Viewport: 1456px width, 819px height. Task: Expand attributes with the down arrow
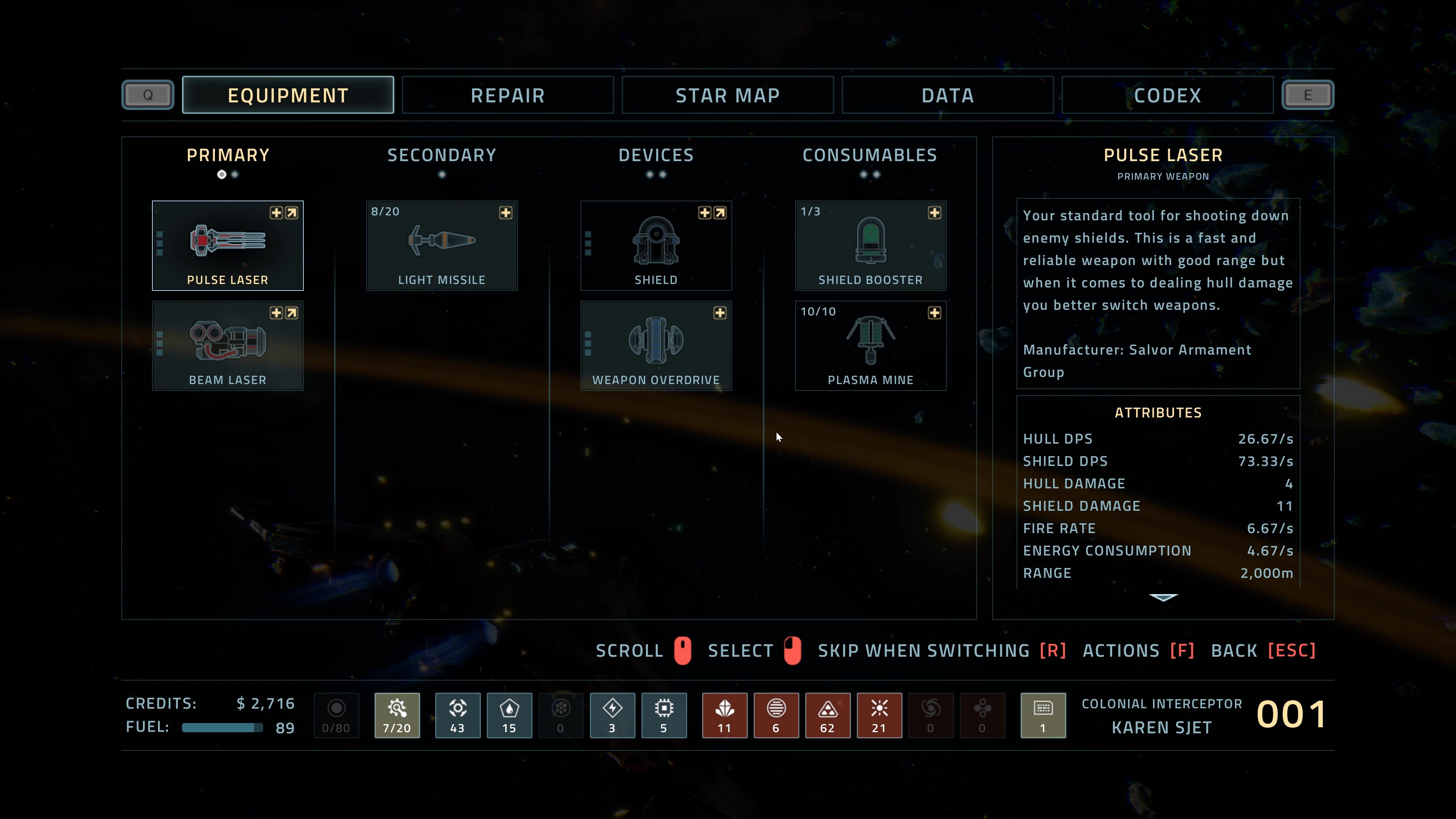1163,598
